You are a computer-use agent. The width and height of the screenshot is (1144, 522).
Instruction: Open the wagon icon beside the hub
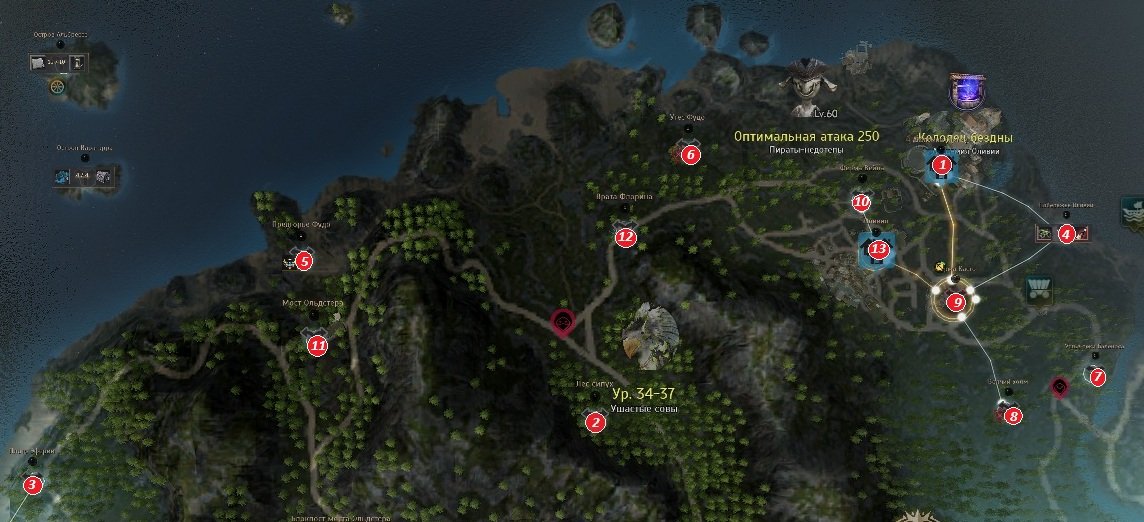tap(1035, 290)
